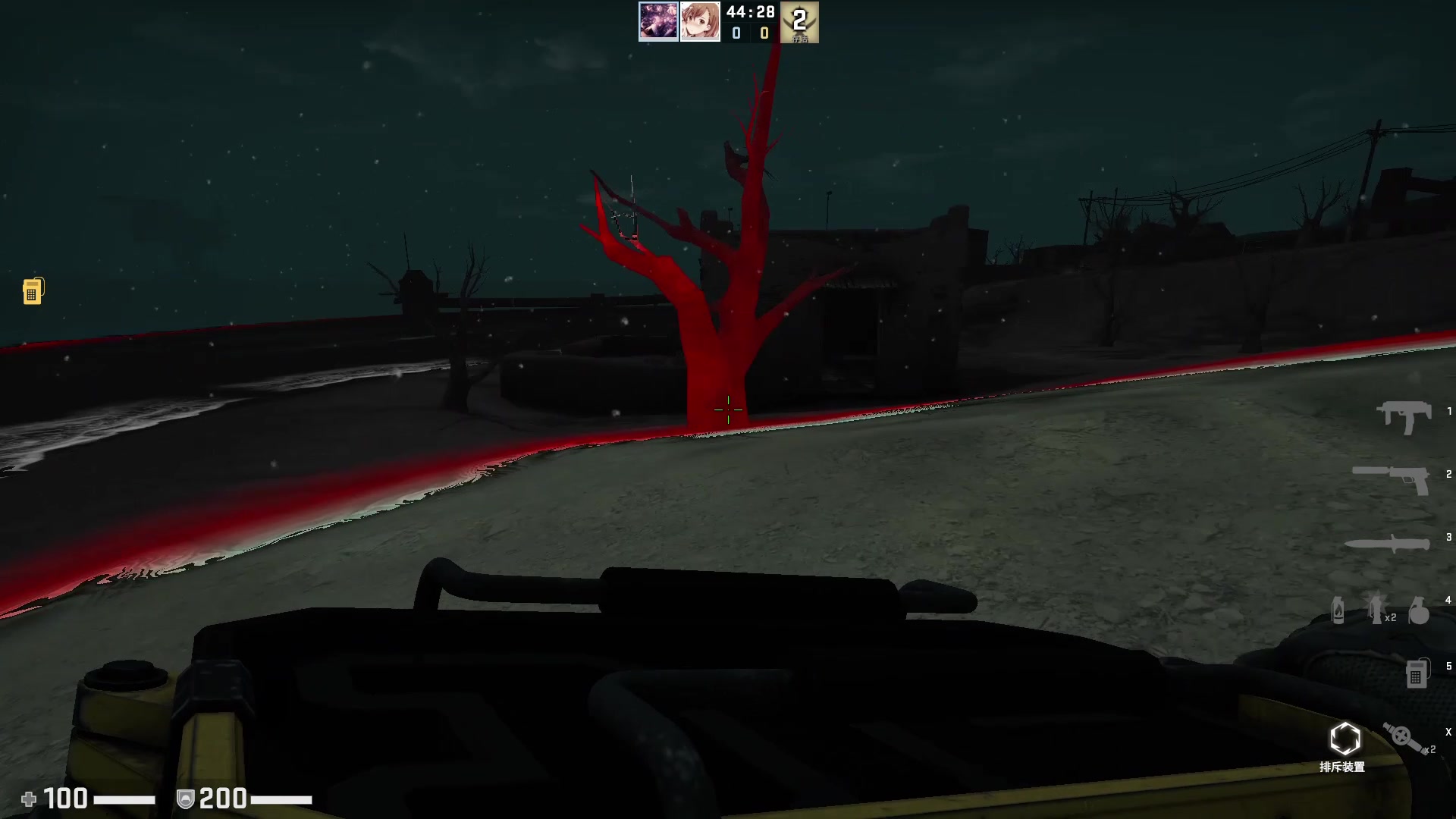Click the gold 2 存活 alive counter badge

pos(799,21)
